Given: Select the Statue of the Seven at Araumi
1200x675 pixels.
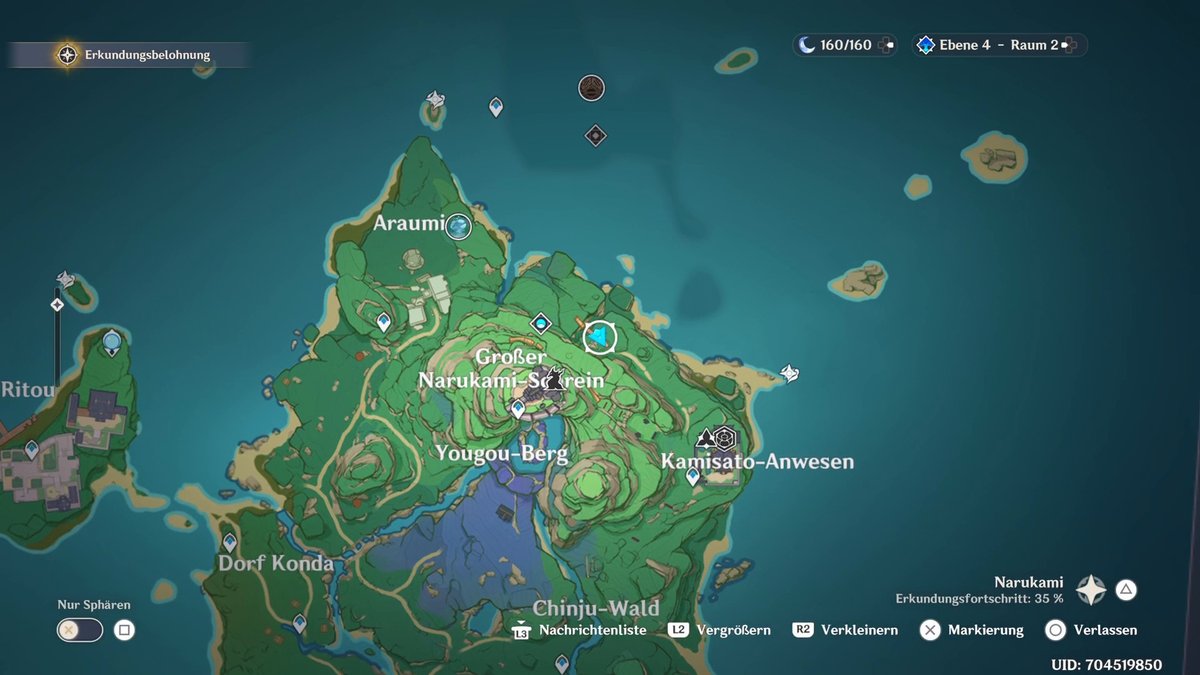Looking at the screenshot, I should tap(459, 226).
